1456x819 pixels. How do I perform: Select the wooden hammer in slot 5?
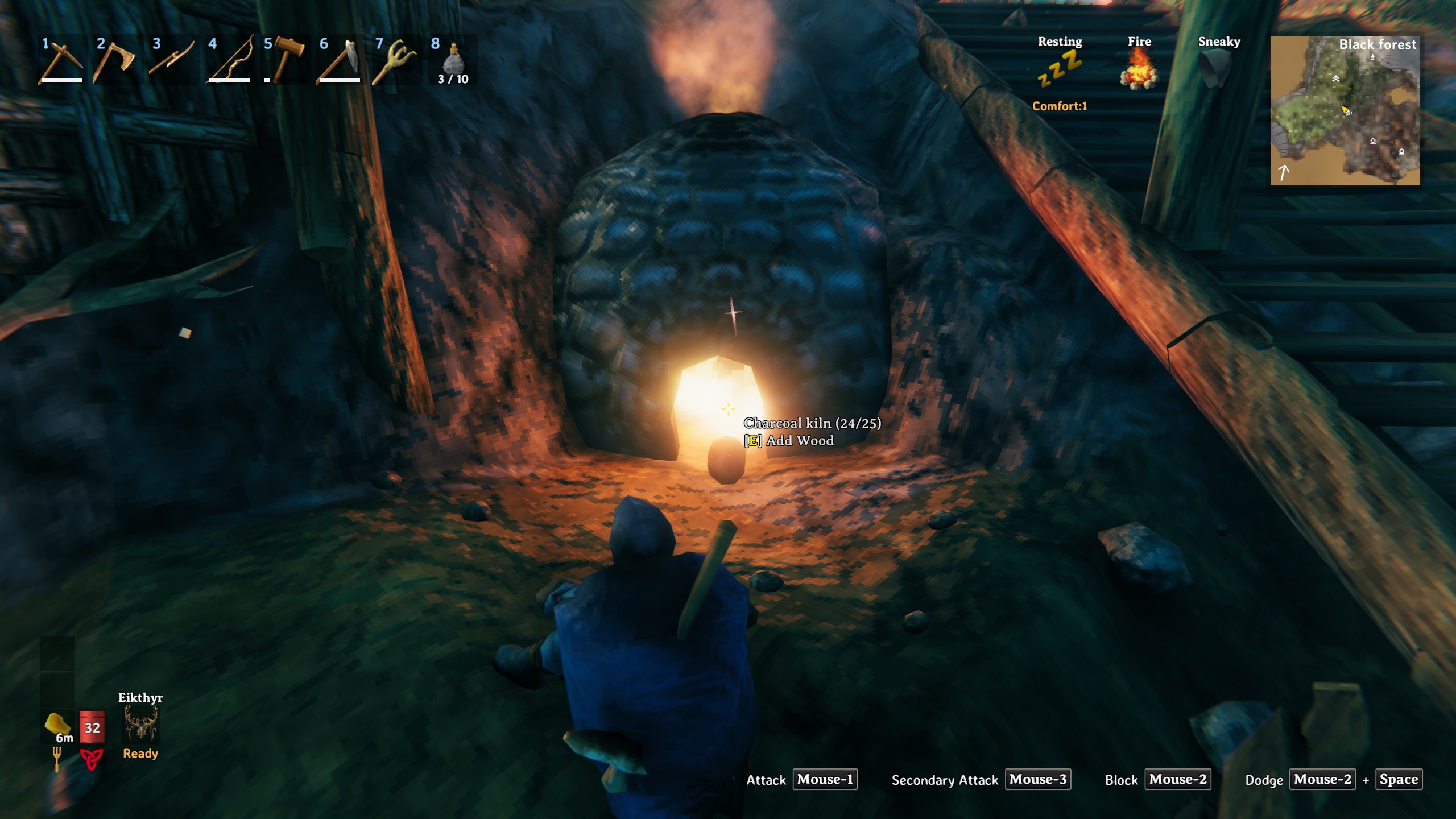pos(284,59)
